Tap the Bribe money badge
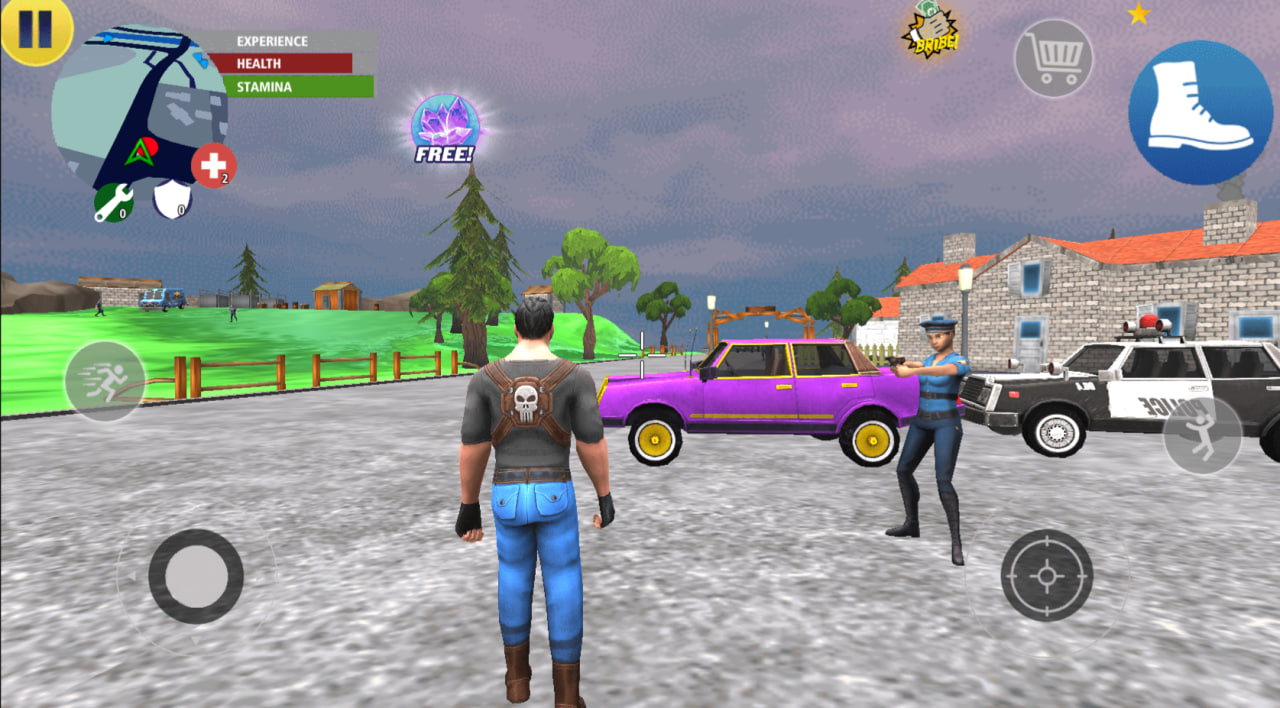Viewport: 1280px width, 708px height. [x=930, y=30]
